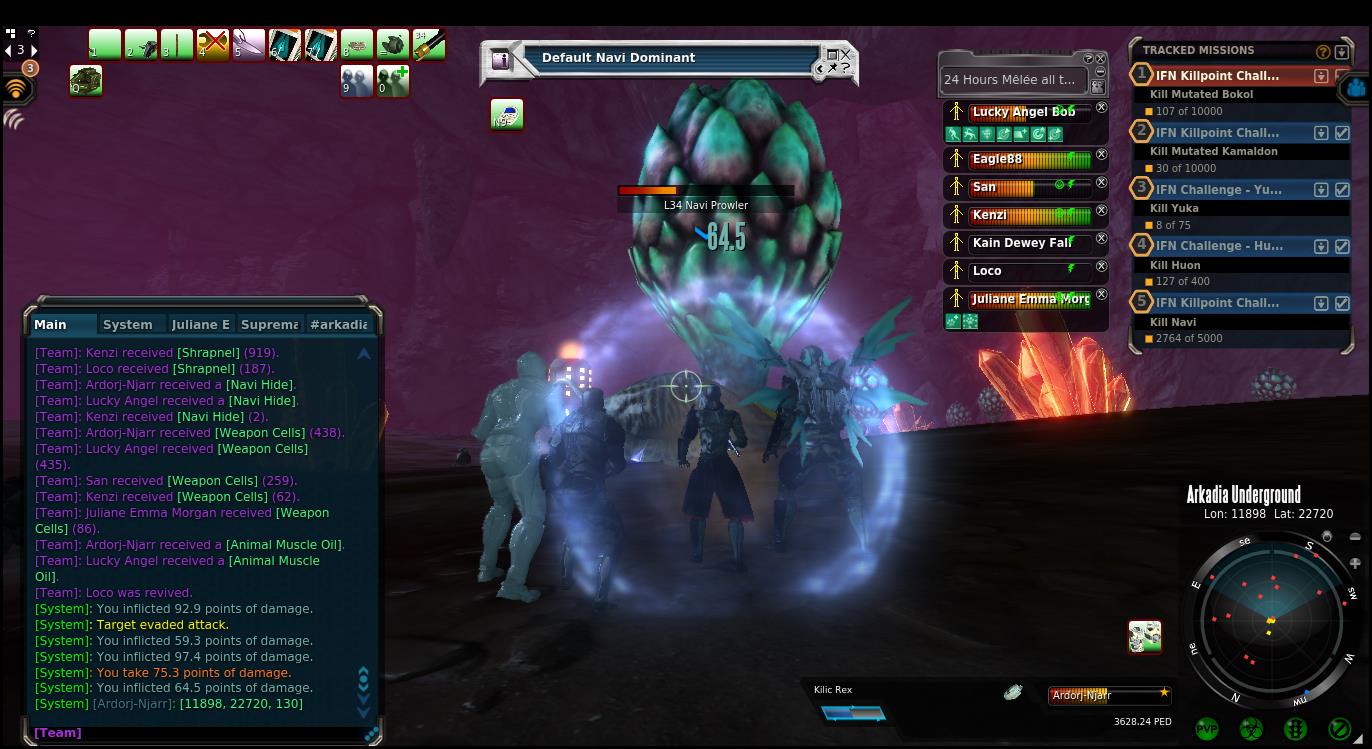Open the #arkadia chat channel tab
The height and width of the screenshot is (749, 1372).
point(338,325)
